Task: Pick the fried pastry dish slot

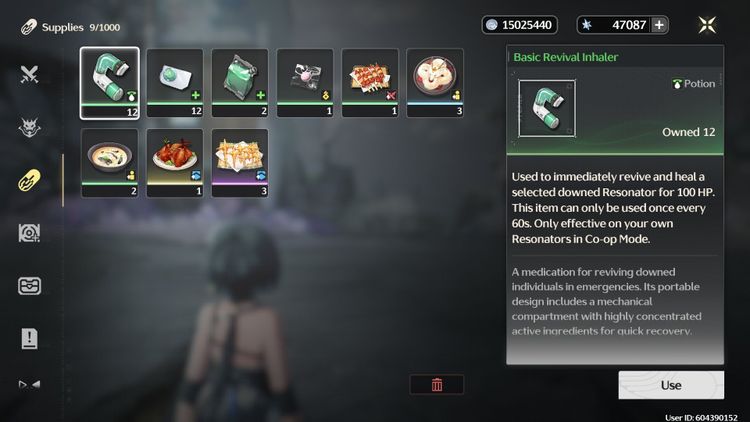Action: (239, 162)
